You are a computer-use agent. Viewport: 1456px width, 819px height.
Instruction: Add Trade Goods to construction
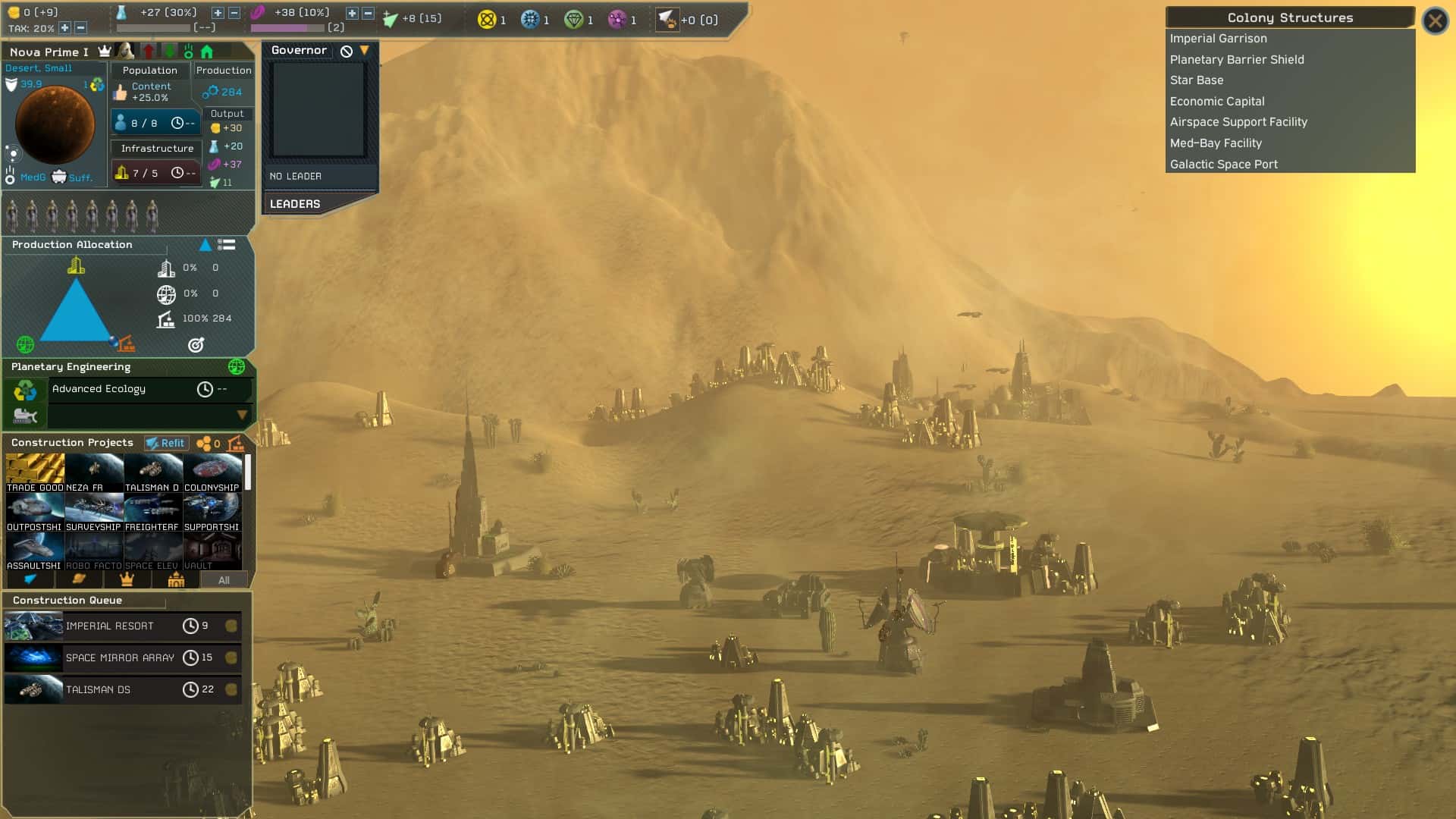(x=35, y=473)
